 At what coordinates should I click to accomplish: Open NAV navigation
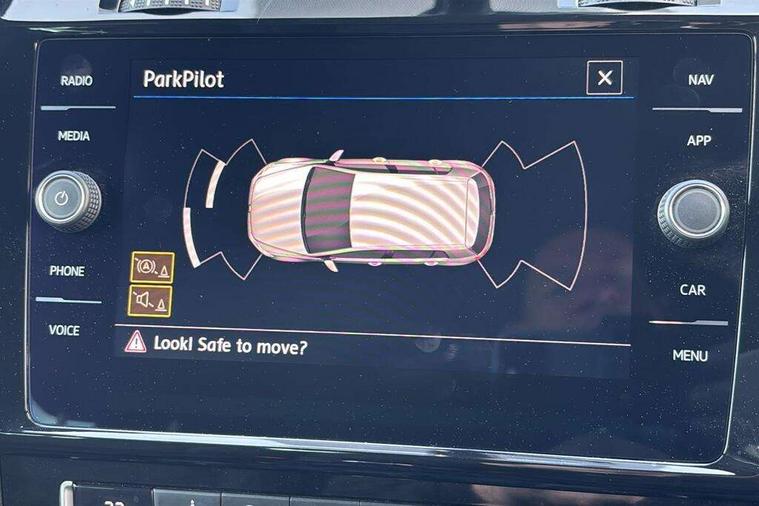pos(701,80)
